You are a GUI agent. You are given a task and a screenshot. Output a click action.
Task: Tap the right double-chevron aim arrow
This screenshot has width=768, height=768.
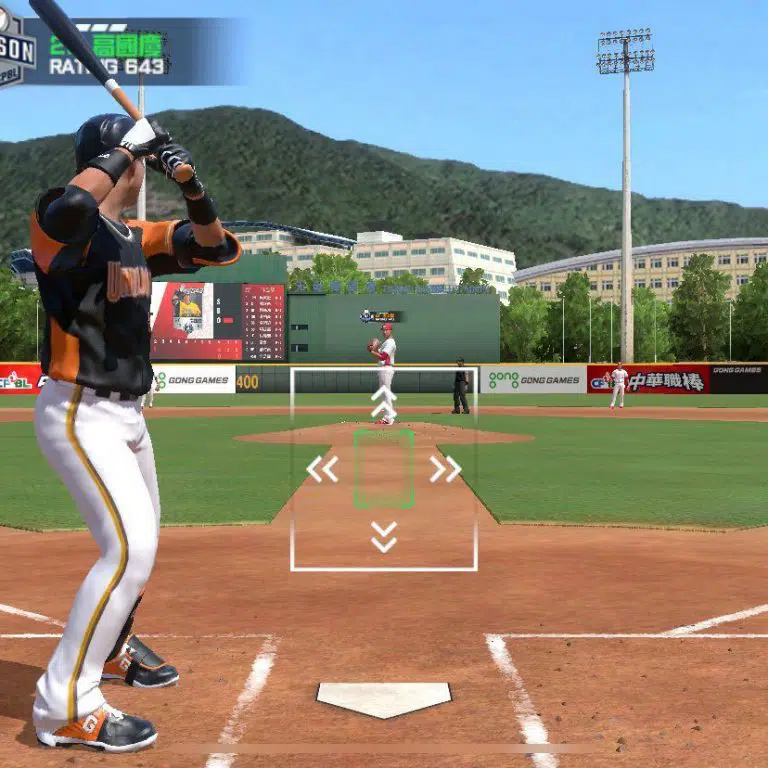[x=445, y=469]
